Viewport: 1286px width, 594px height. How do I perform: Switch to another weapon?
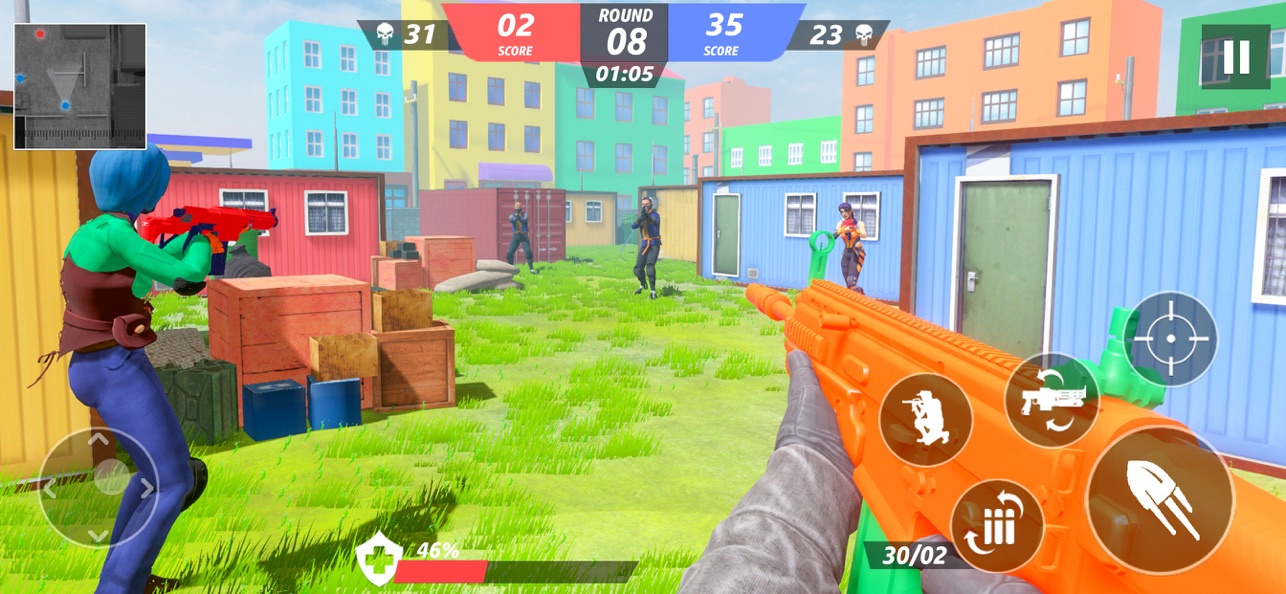[1051, 400]
